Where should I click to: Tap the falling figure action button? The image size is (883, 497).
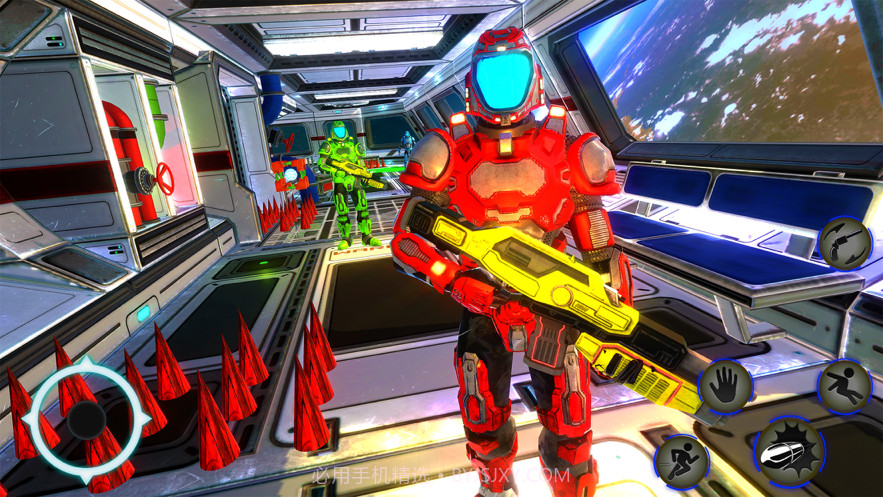pos(845,386)
